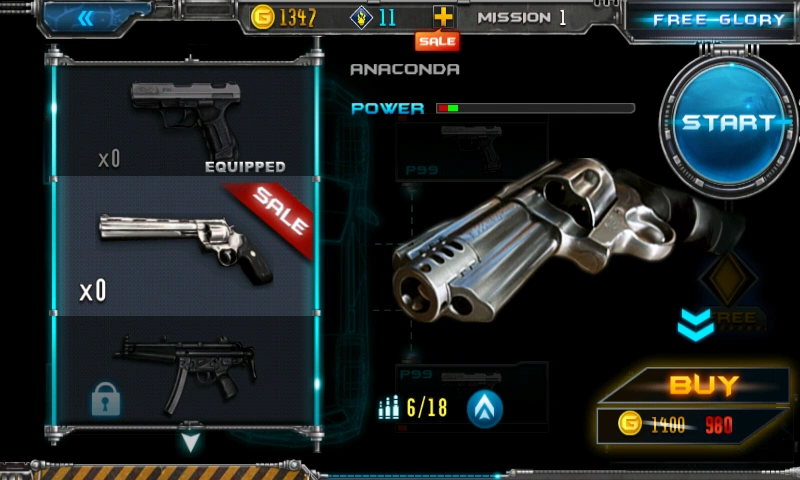Start the mission
The width and height of the screenshot is (800, 480).
click(x=728, y=123)
